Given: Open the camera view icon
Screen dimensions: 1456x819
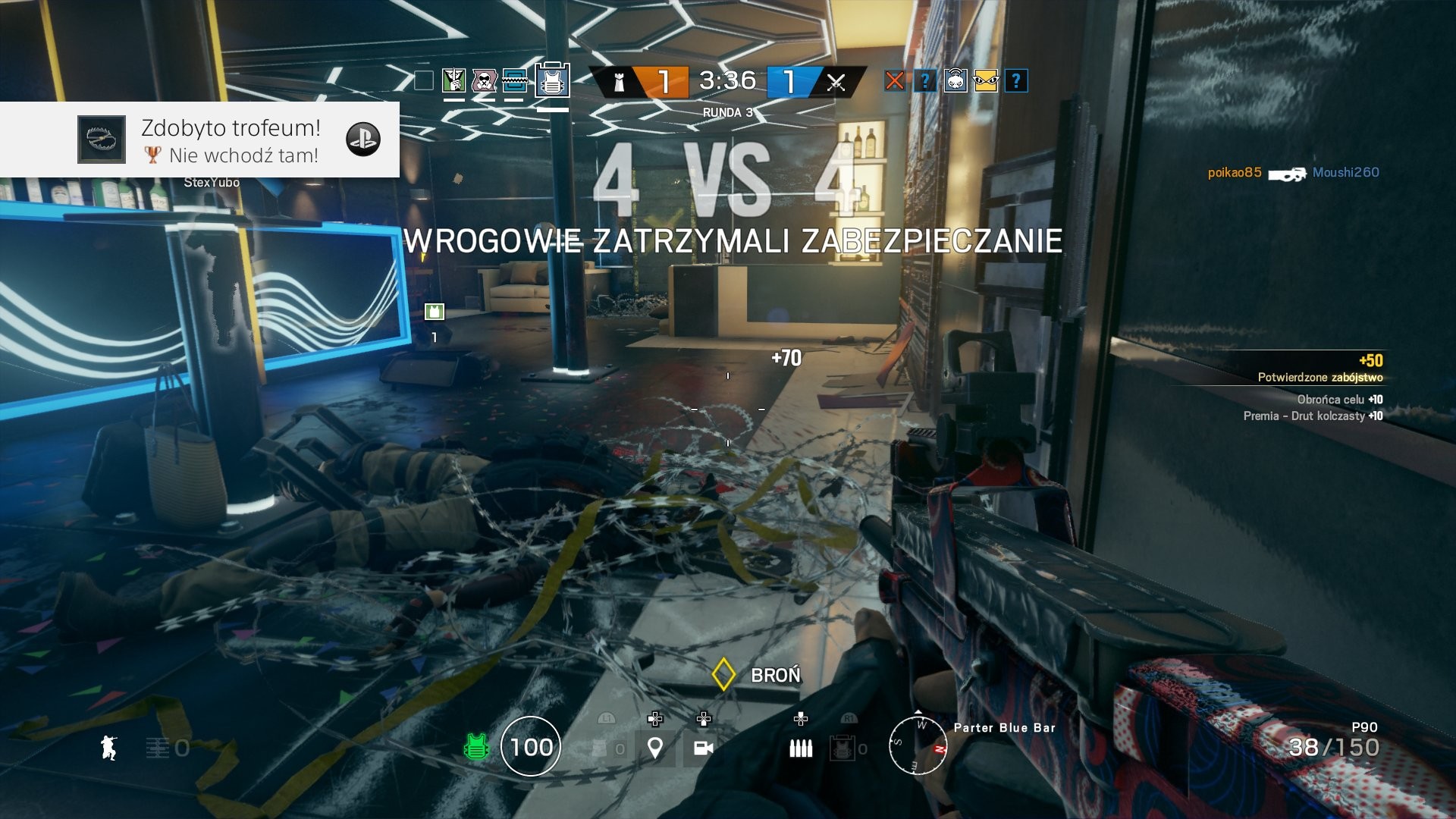Looking at the screenshot, I should pos(703,748).
